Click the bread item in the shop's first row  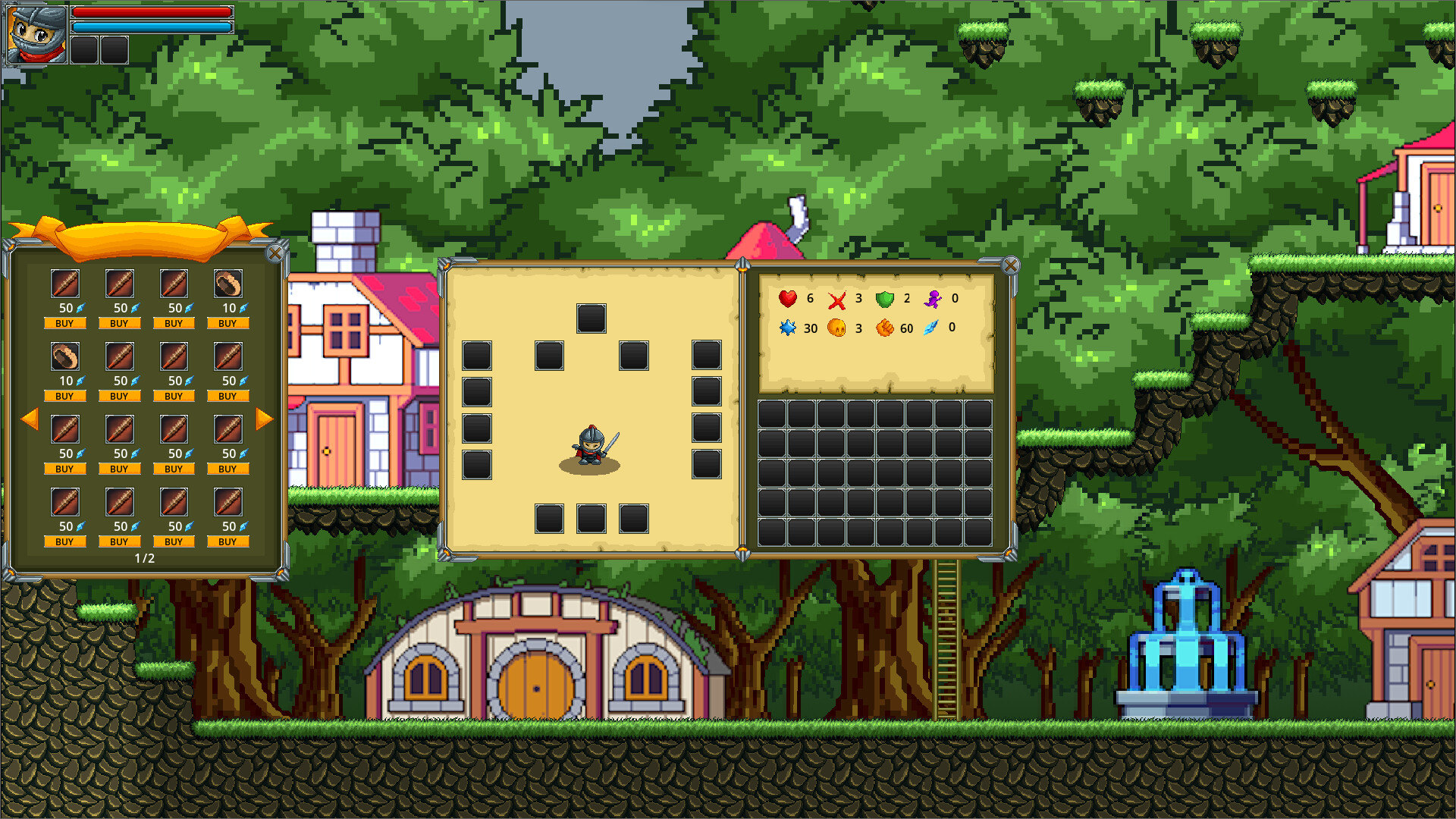pyautogui.click(x=227, y=284)
